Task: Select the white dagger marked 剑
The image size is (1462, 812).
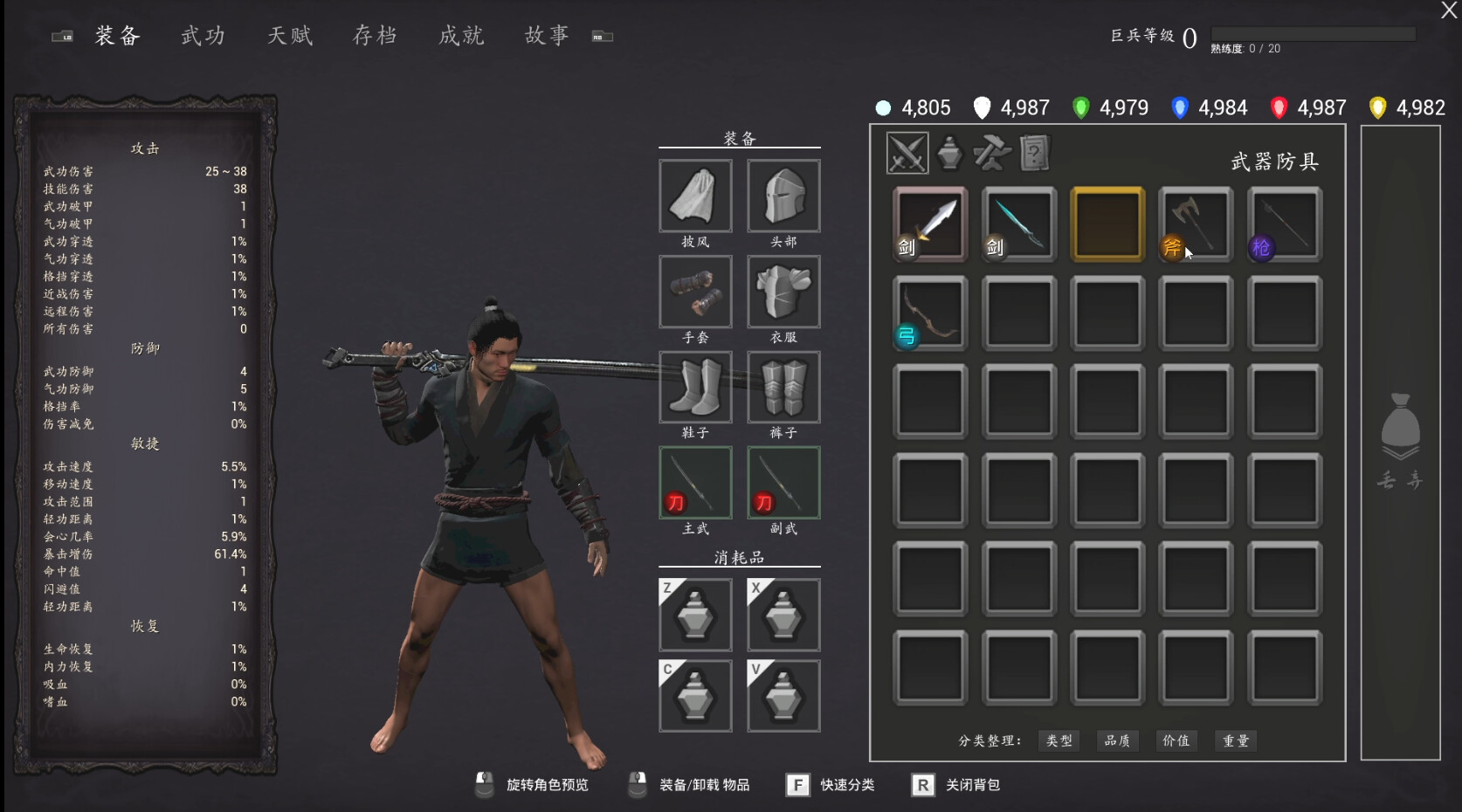Action: 929,224
